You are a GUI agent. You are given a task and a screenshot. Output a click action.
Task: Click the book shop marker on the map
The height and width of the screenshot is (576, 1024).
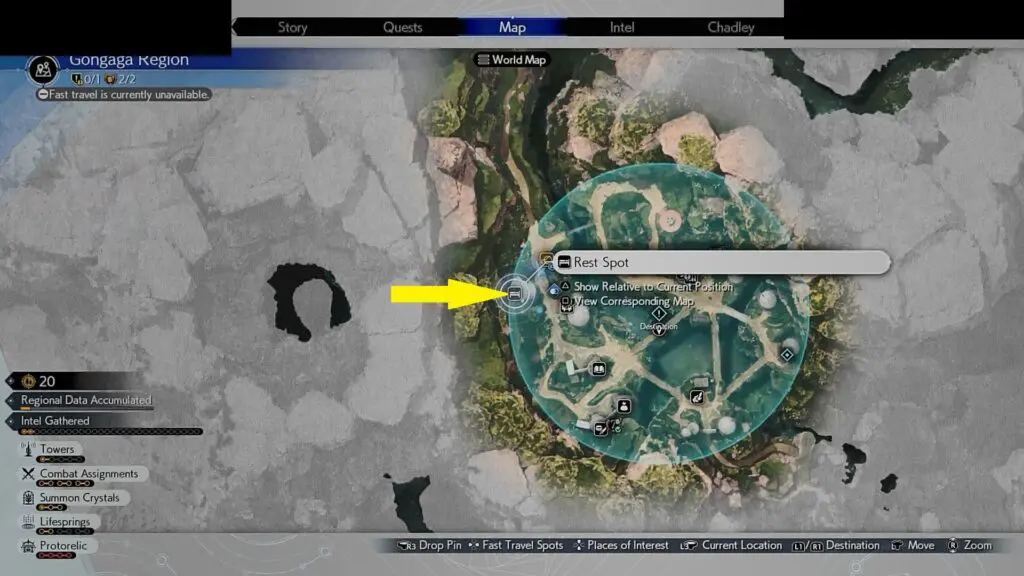(x=598, y=369)
